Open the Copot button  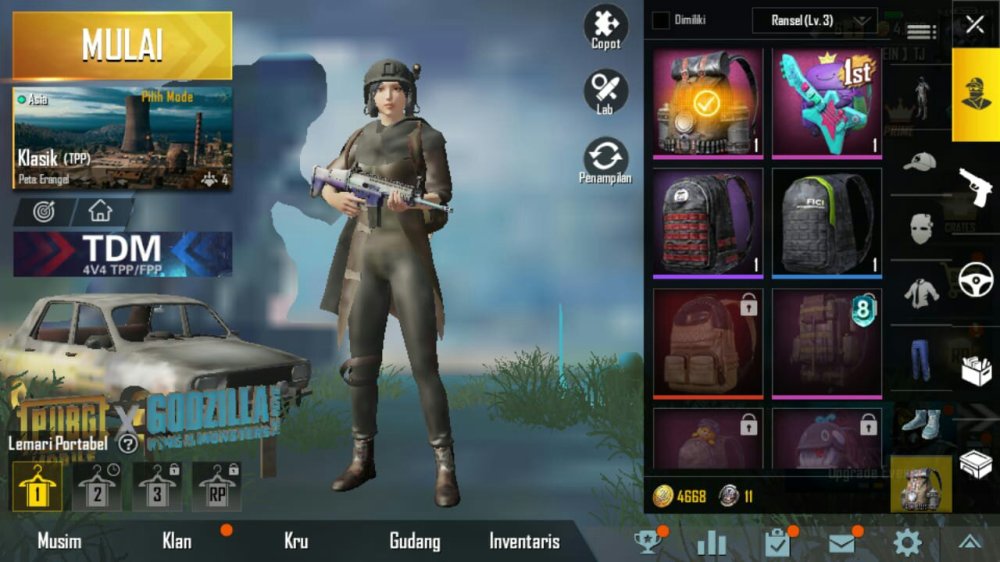606,27
